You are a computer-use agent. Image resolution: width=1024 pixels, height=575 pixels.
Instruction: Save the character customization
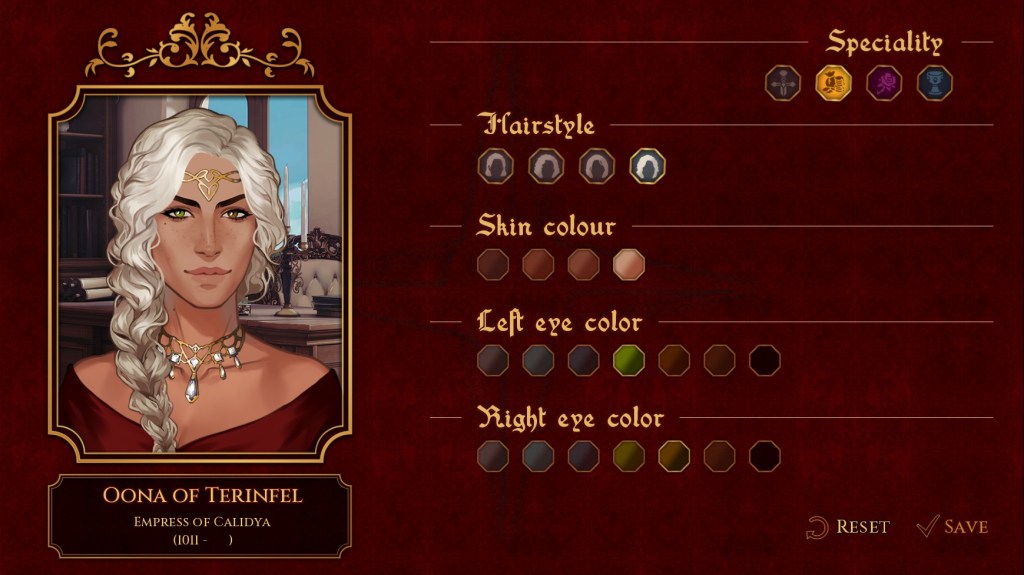point(952,527)
